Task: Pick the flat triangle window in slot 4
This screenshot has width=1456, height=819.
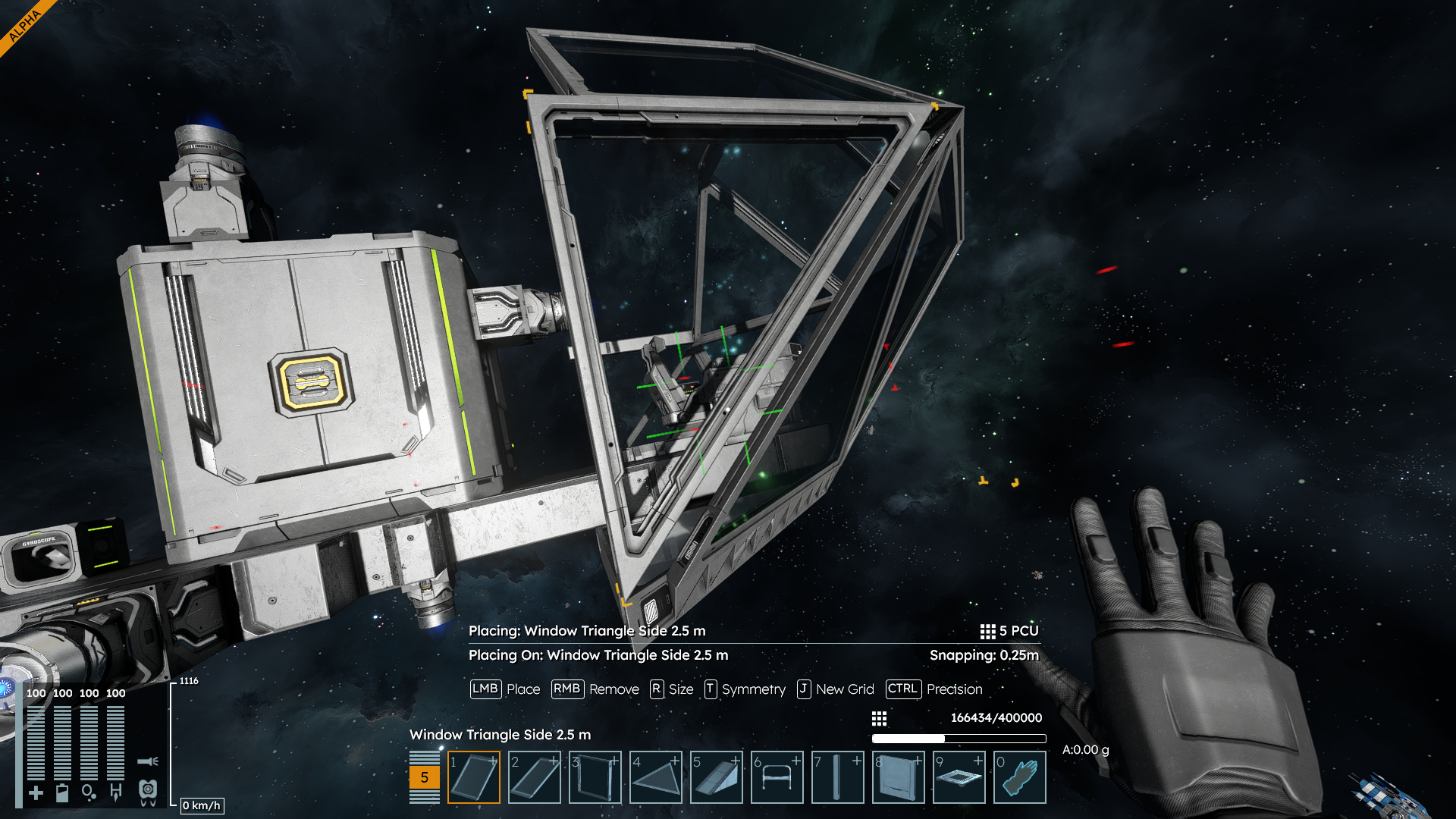Action: tap(656, 777)
